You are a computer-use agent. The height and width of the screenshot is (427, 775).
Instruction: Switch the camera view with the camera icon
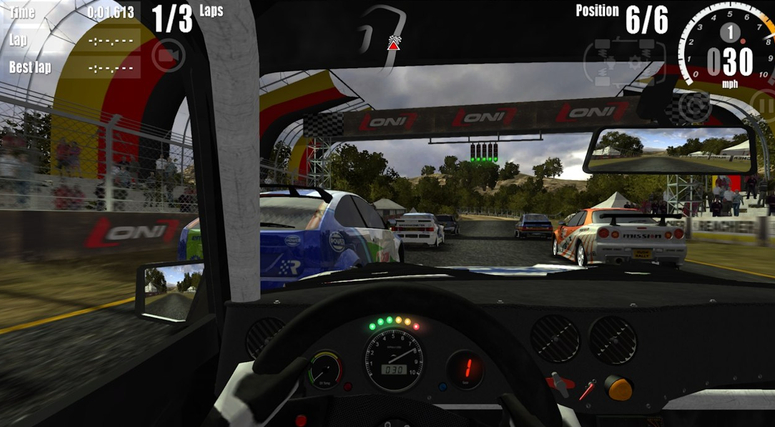[167, 54]
